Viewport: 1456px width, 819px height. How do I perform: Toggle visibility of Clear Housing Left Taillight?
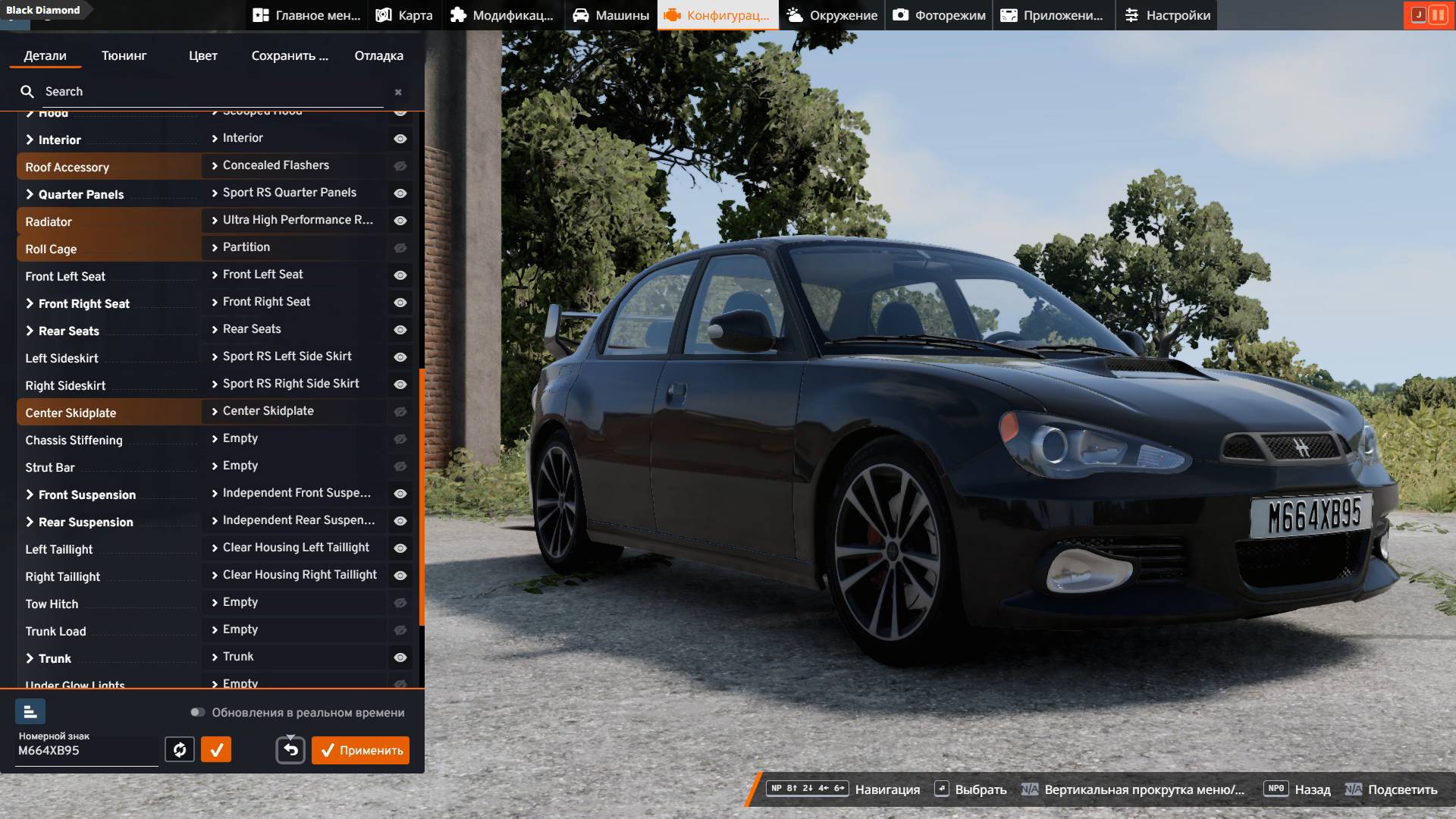tap(400, 548)
